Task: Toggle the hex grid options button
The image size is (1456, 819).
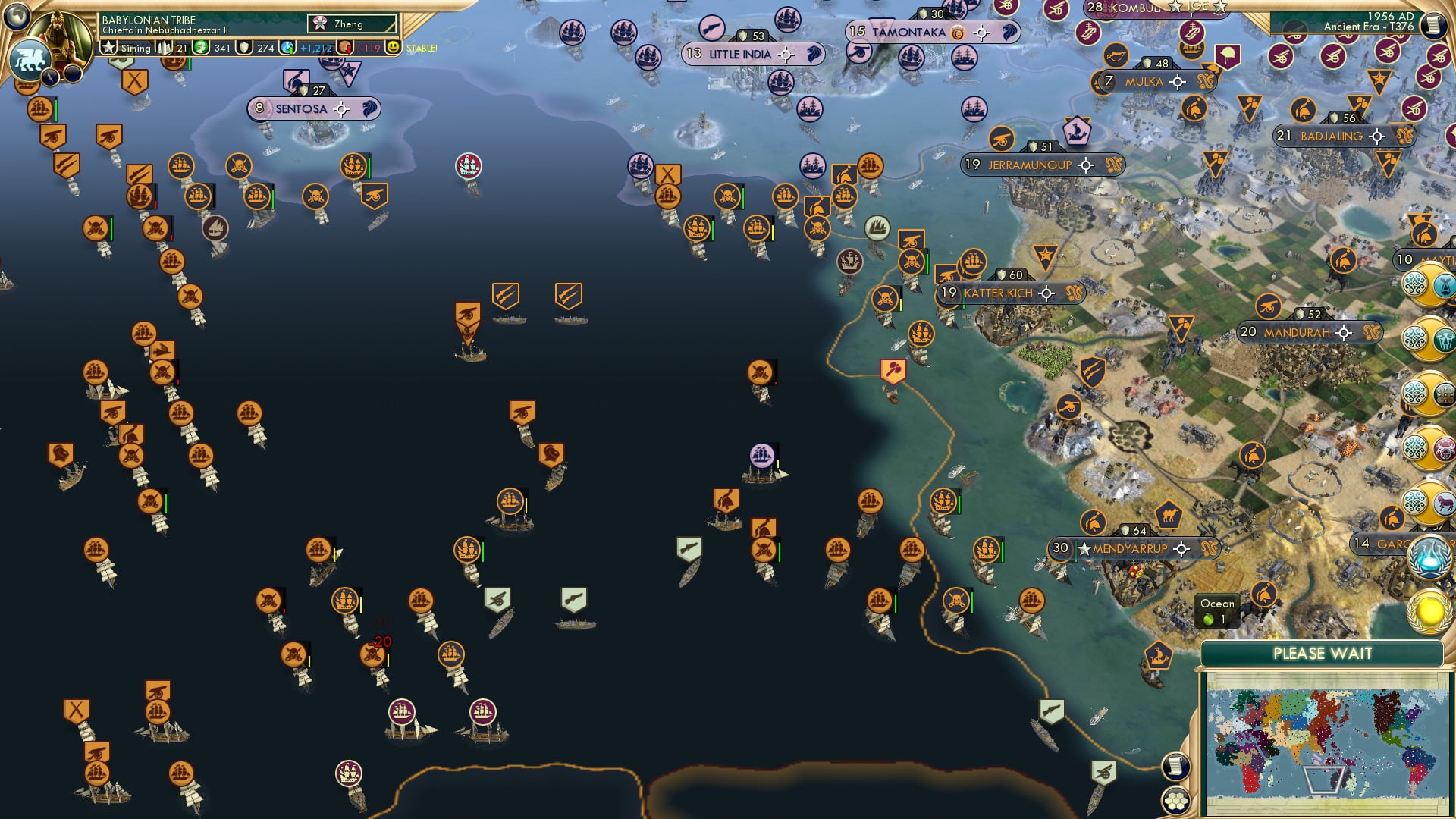Action: point(1175,800)
